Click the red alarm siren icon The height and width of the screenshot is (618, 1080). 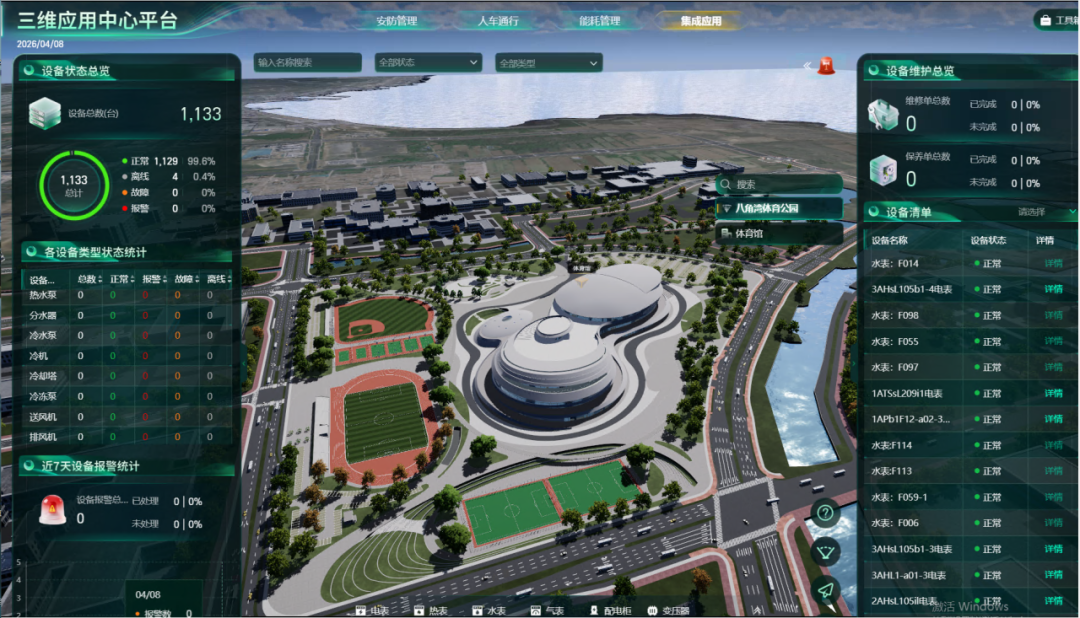[826, 67]
